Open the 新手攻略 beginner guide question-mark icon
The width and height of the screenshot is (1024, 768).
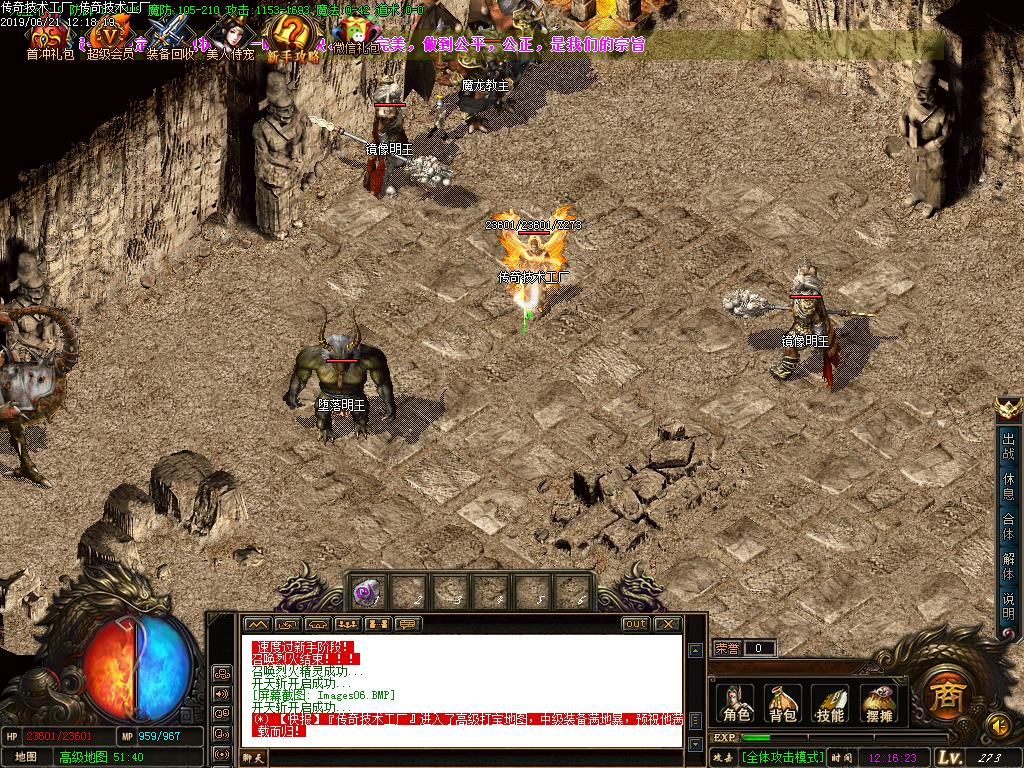point(292,37)
